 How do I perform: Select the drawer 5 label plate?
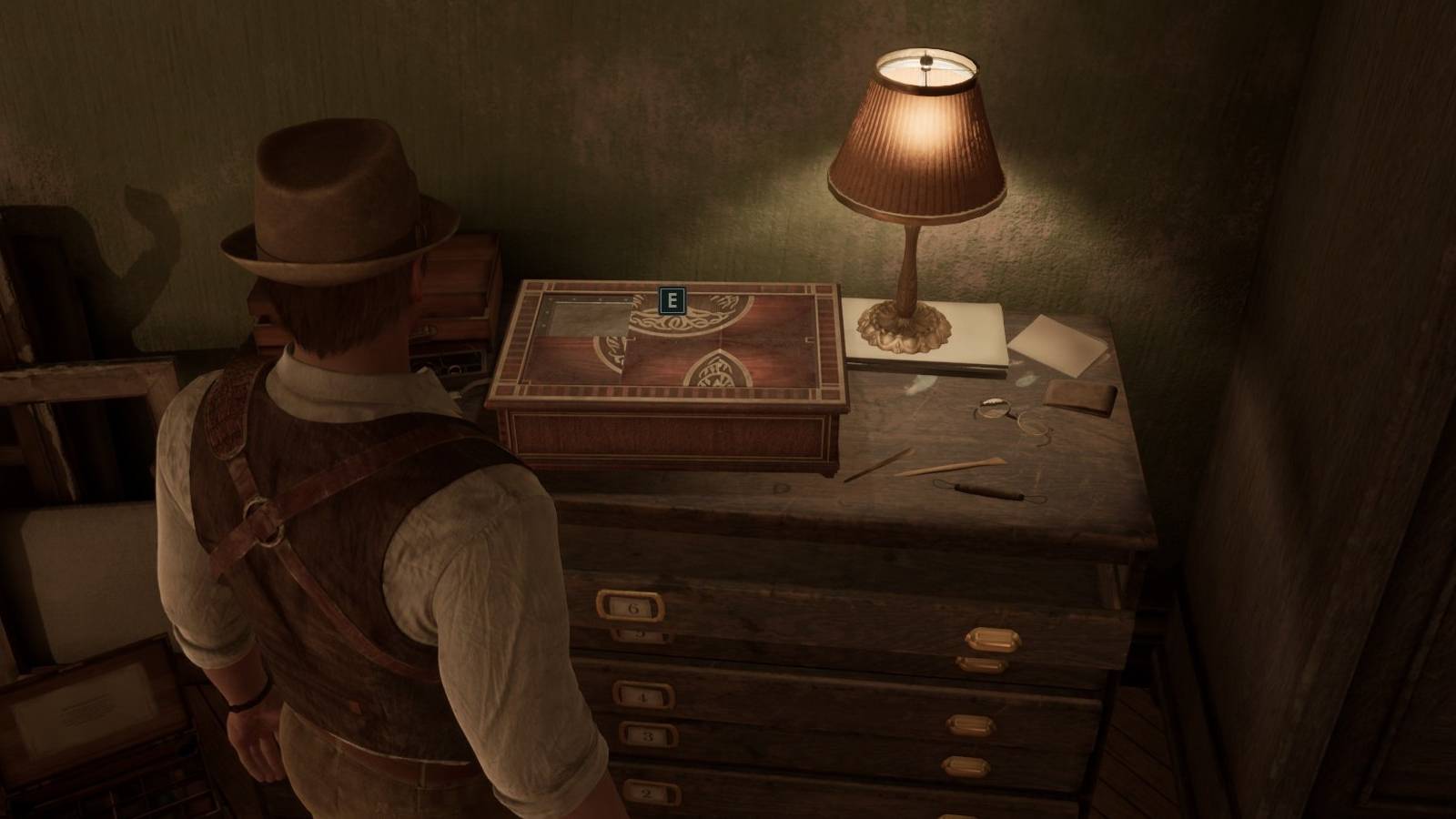pyautogui.click(x=638, y=633)
